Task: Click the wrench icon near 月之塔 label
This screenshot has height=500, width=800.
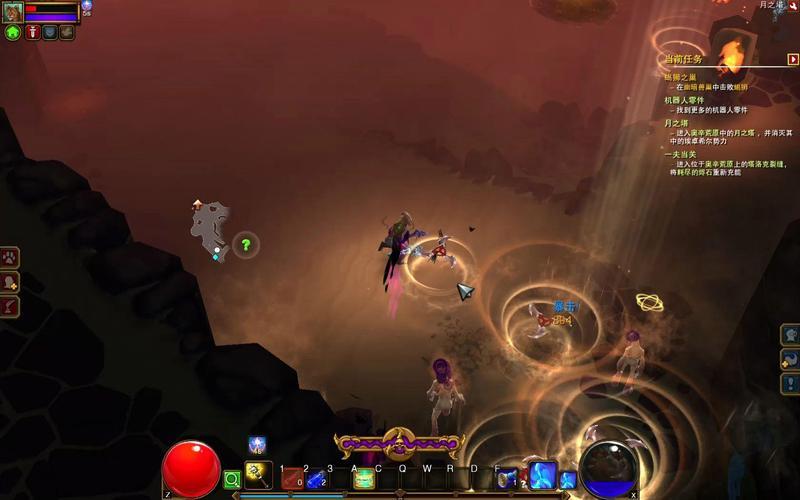Action: 792,6
